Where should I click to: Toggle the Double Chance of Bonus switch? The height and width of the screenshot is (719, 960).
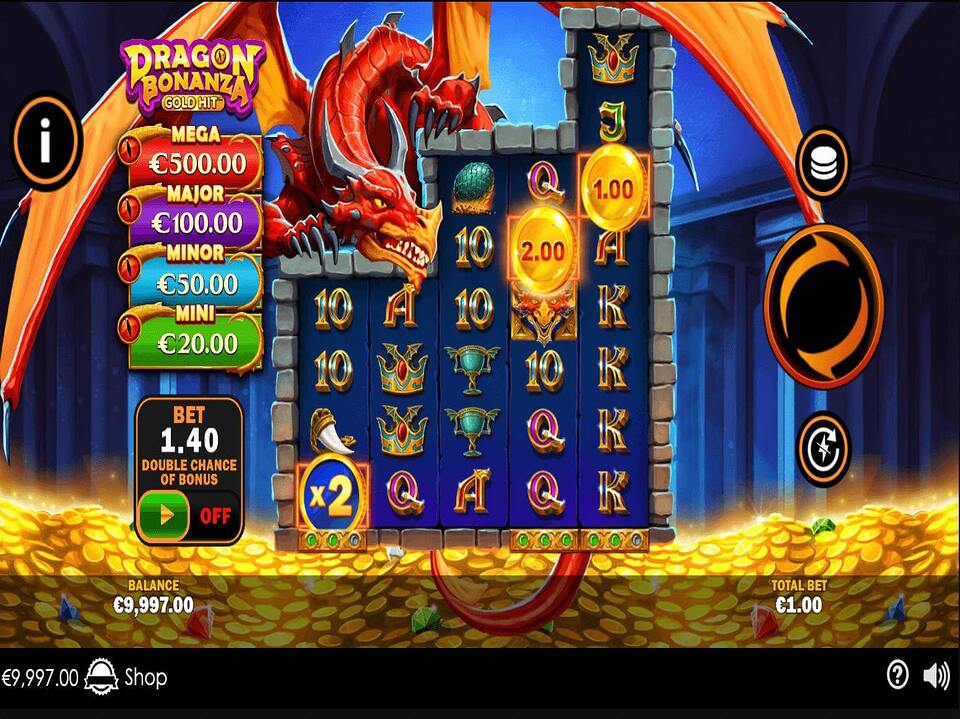[188, 516]
